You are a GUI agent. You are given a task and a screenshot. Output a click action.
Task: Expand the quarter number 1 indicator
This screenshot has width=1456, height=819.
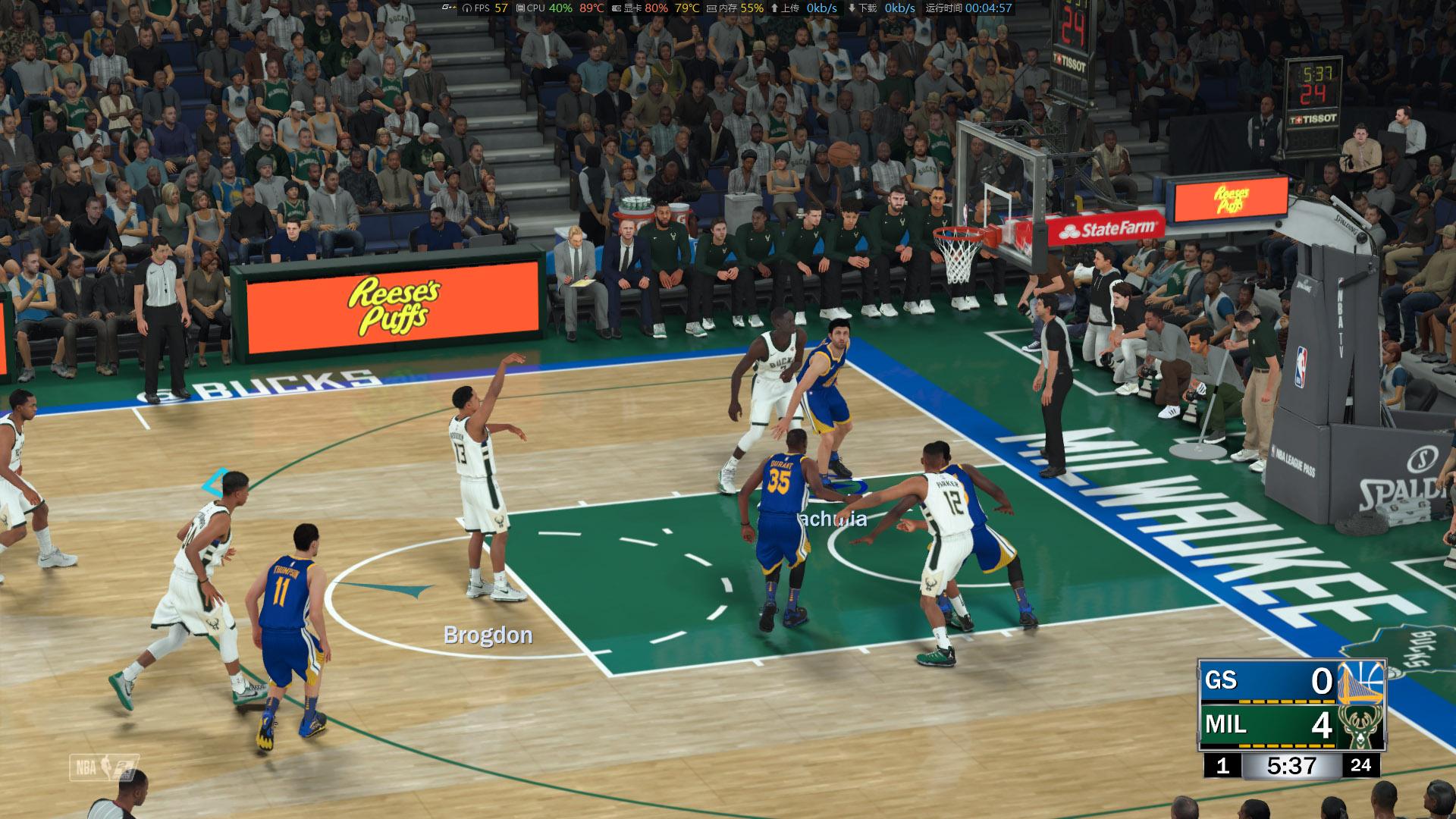[1223, 766]
